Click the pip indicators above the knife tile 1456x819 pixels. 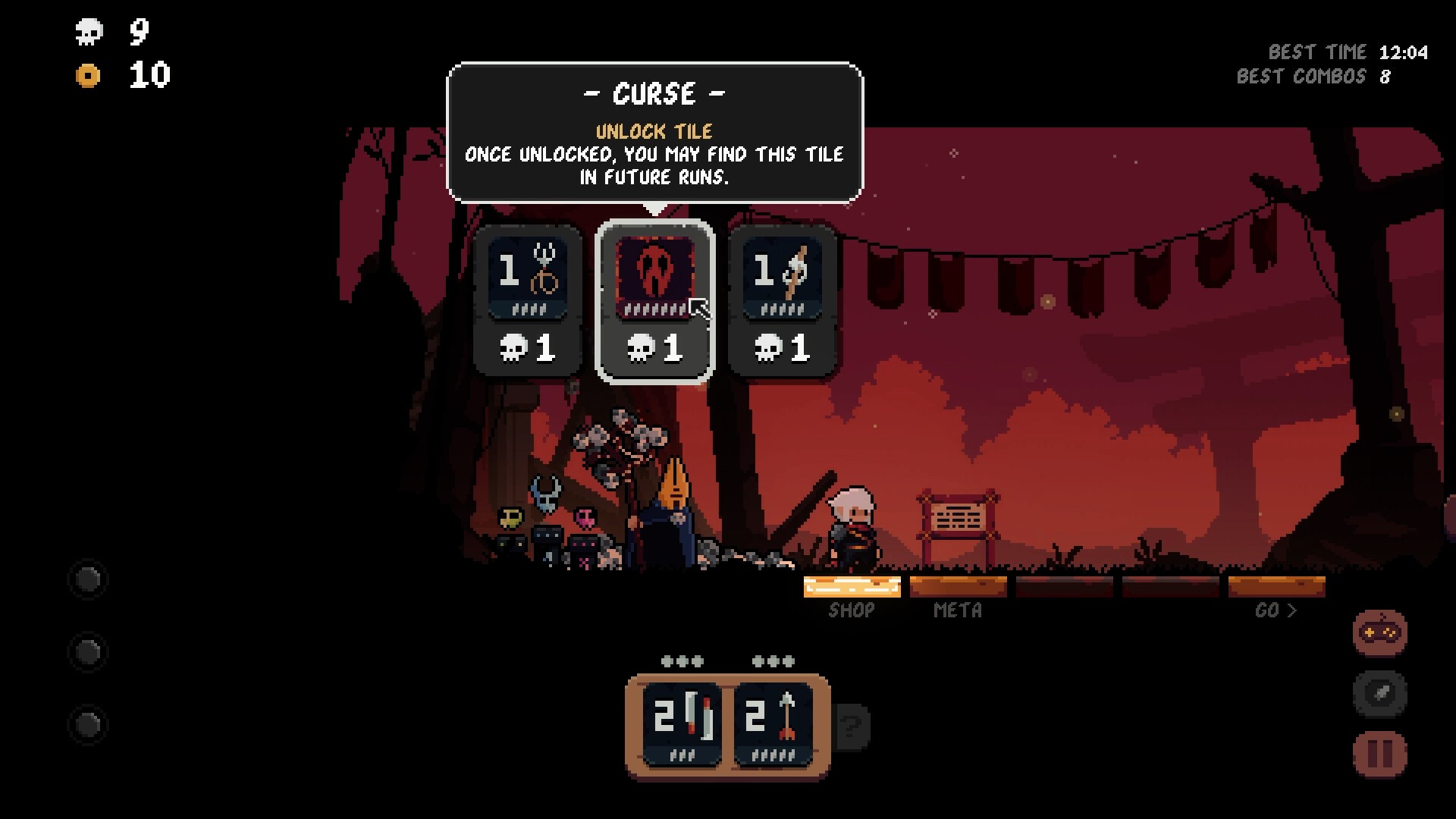[682, 660]
